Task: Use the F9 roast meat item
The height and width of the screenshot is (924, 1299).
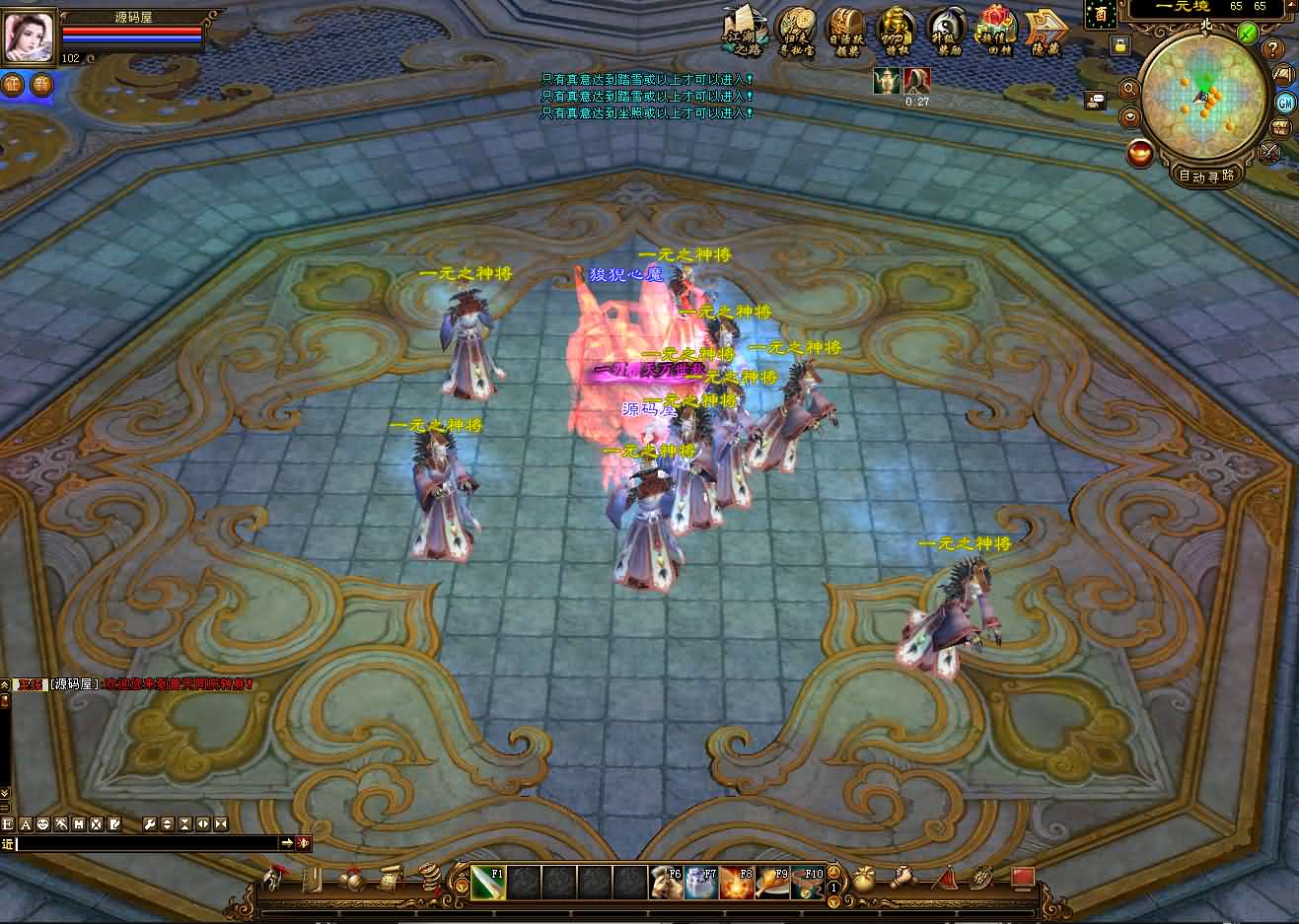Action: tap(771, 882)
